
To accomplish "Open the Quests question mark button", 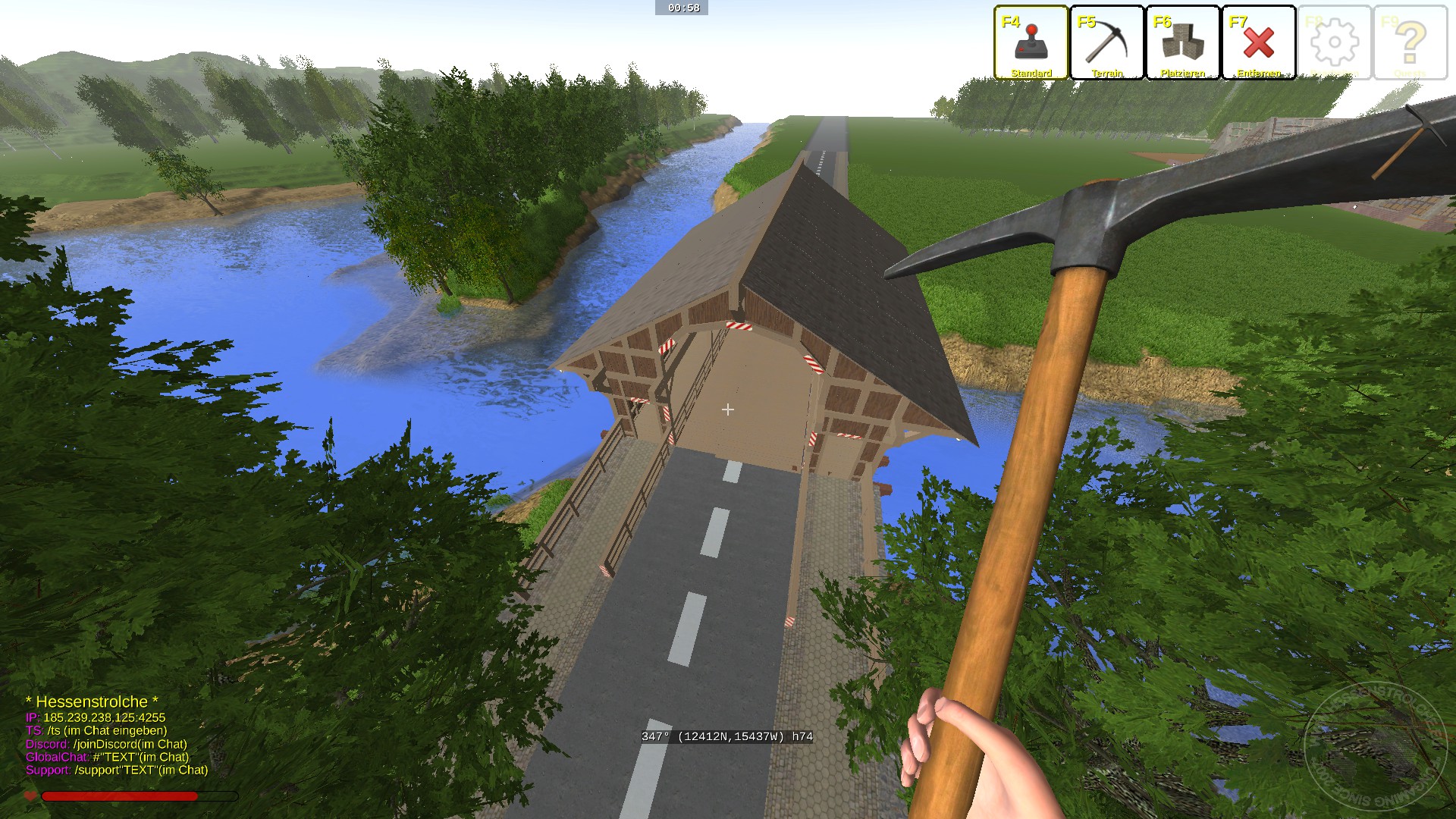I will (1410, 42).
